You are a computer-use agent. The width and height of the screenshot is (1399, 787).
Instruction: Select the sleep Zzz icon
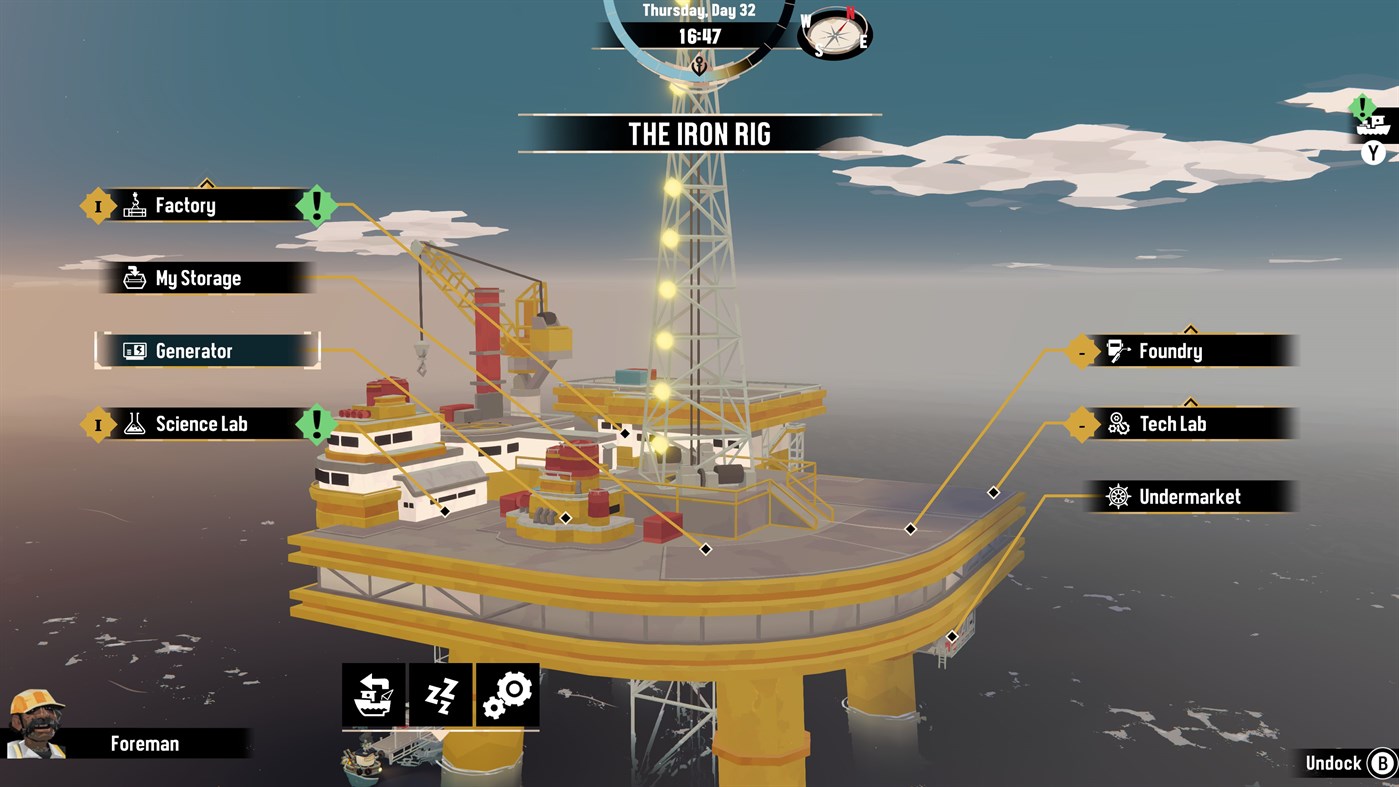pyautogui.click(x=440, y=693)
